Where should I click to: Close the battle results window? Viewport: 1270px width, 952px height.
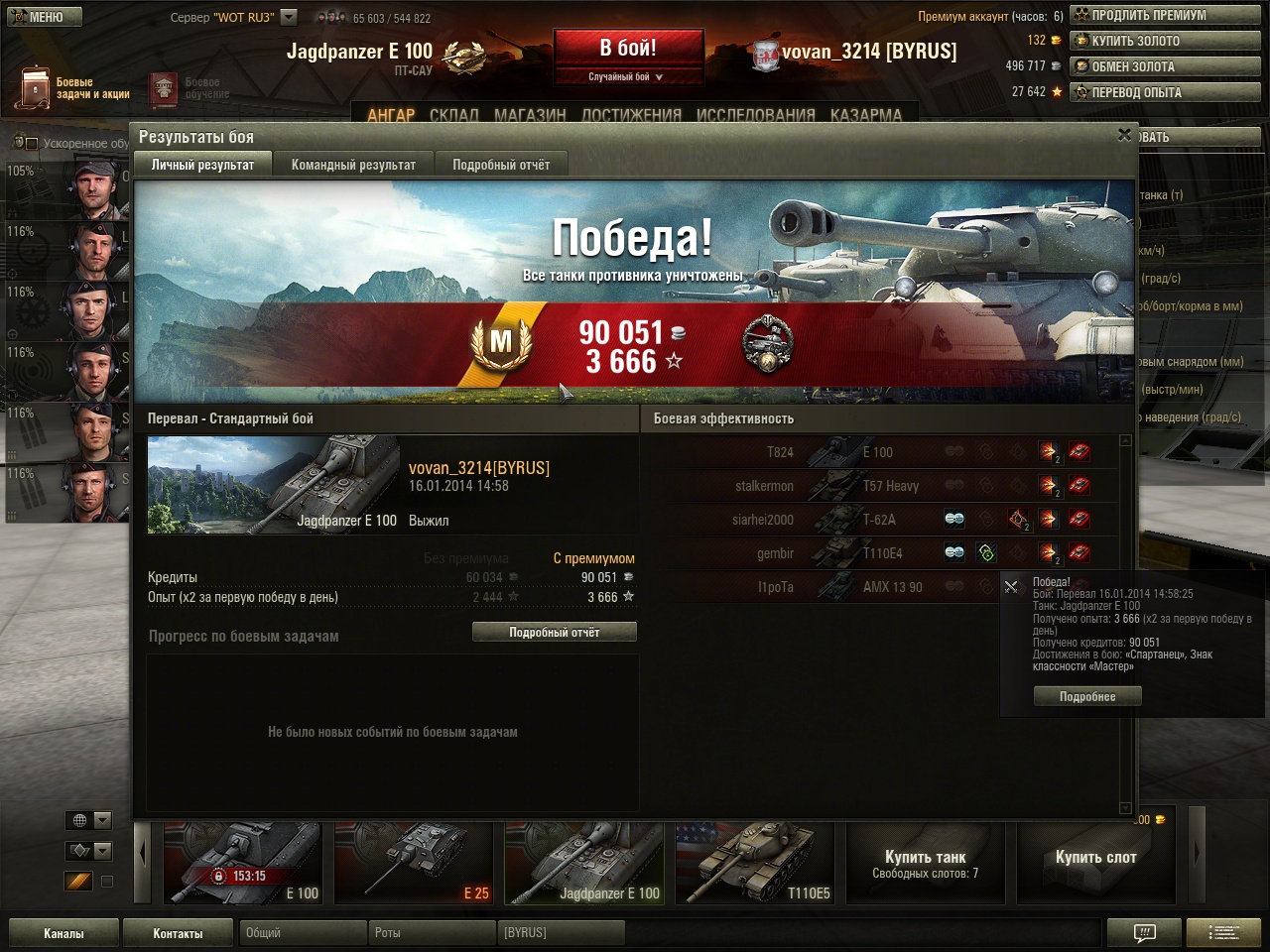[x=1124, y=135]
